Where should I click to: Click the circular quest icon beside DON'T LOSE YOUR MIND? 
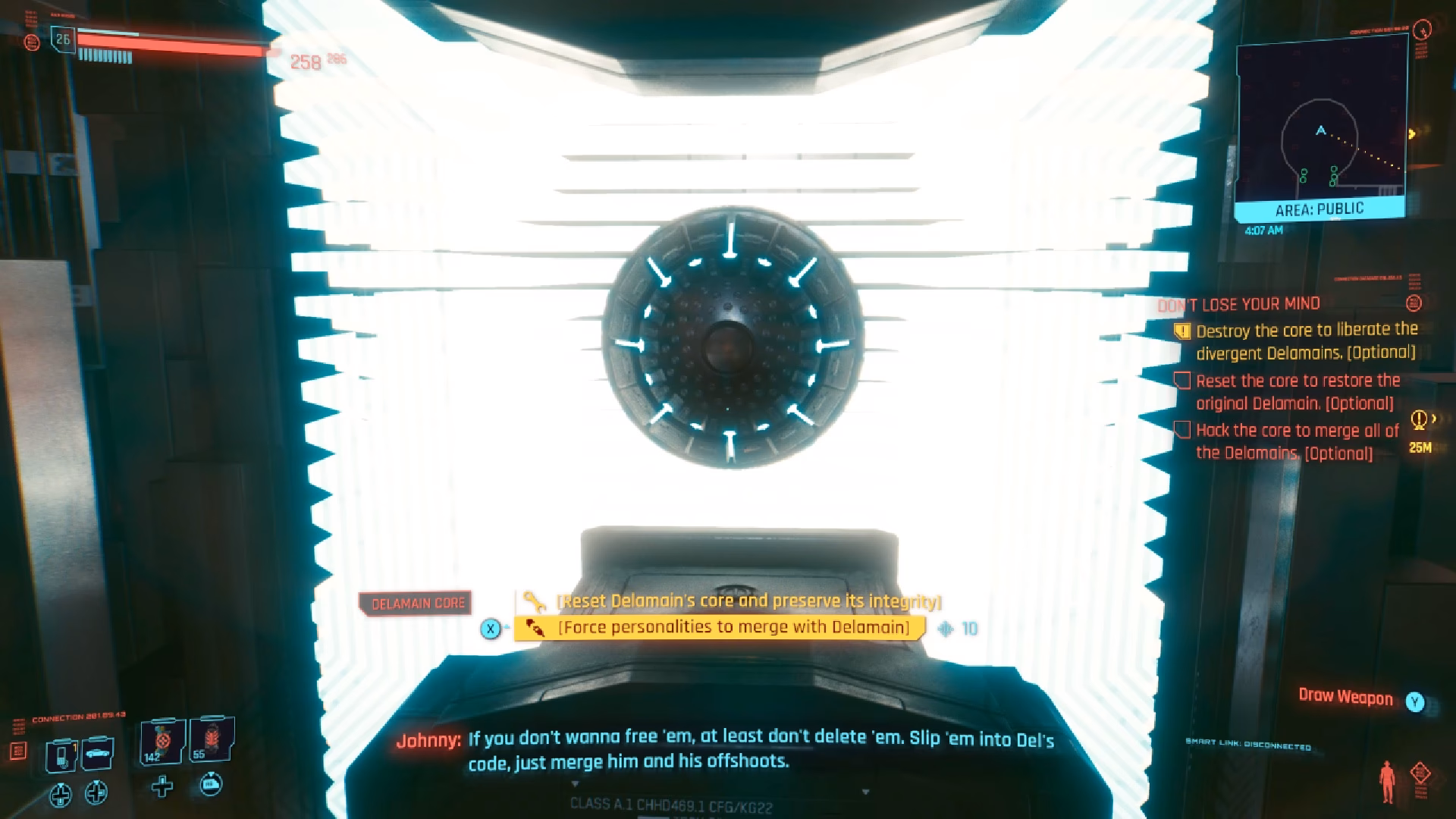click(1413, 304)
